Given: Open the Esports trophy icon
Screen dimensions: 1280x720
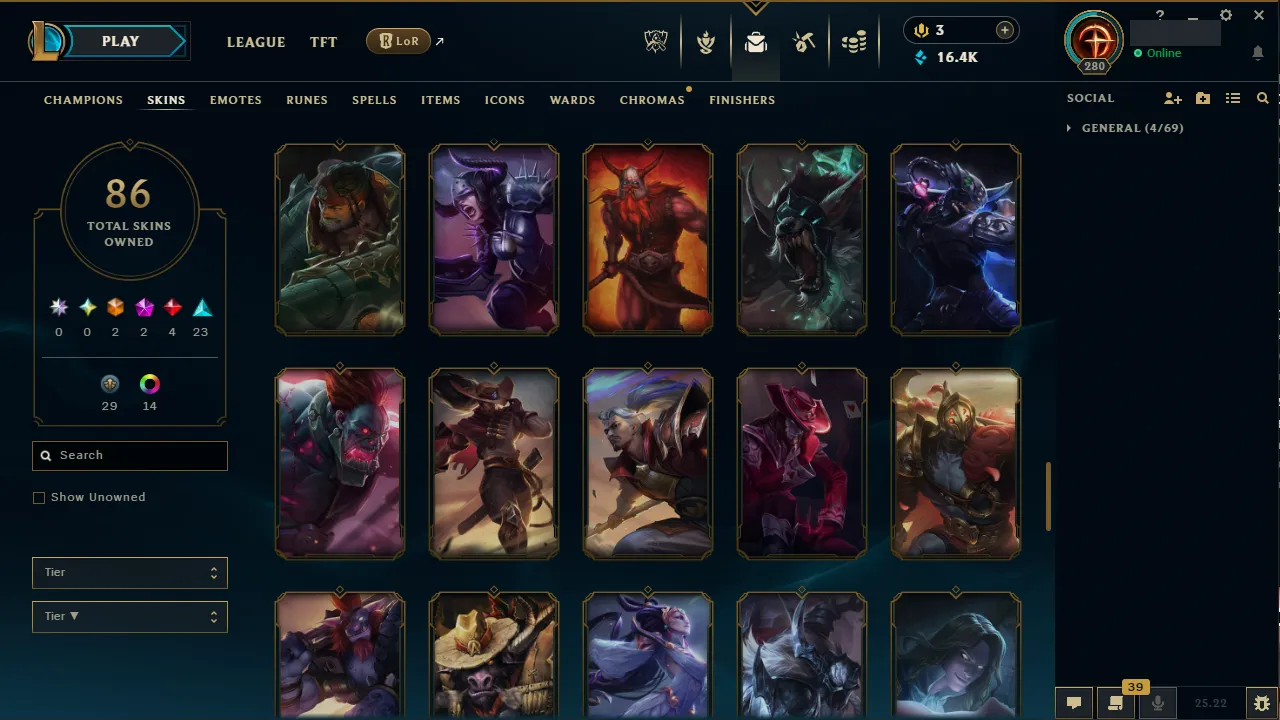Looking at the screenshot, I should click(656, 40).
